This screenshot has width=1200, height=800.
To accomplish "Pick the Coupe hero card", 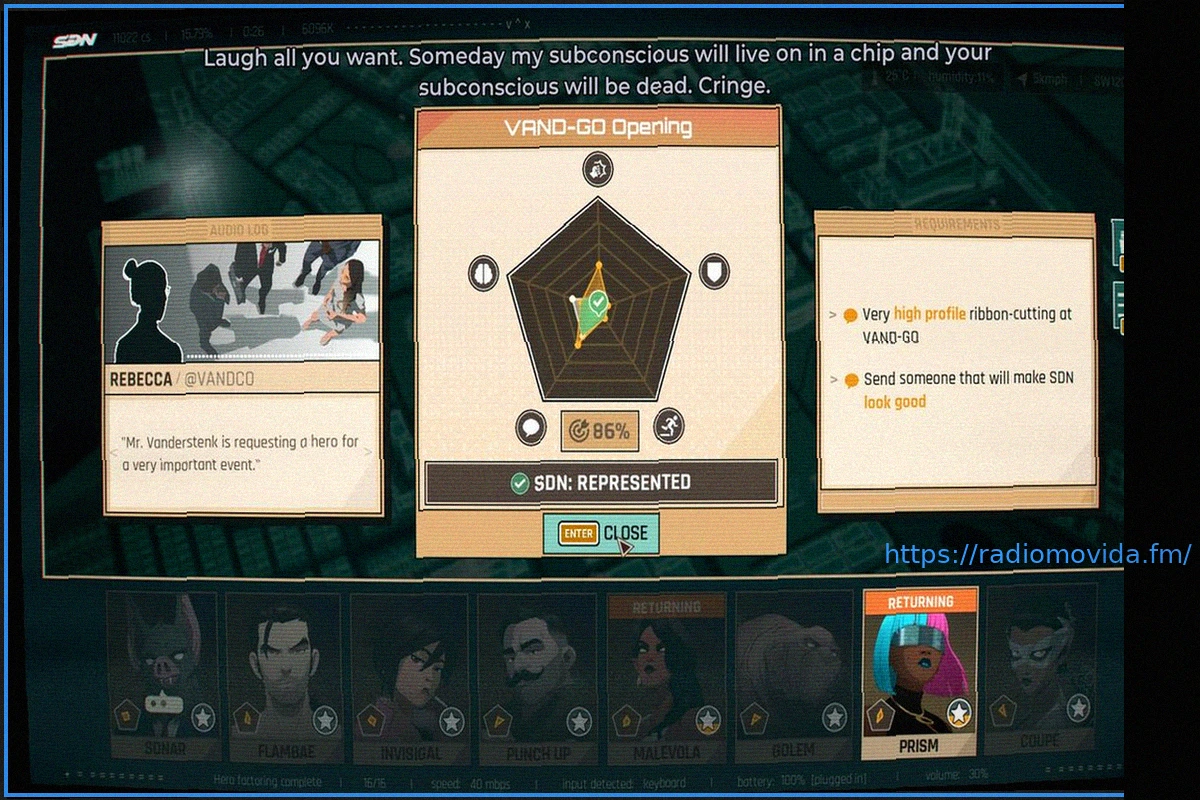I will click(x=1038, y=670).
